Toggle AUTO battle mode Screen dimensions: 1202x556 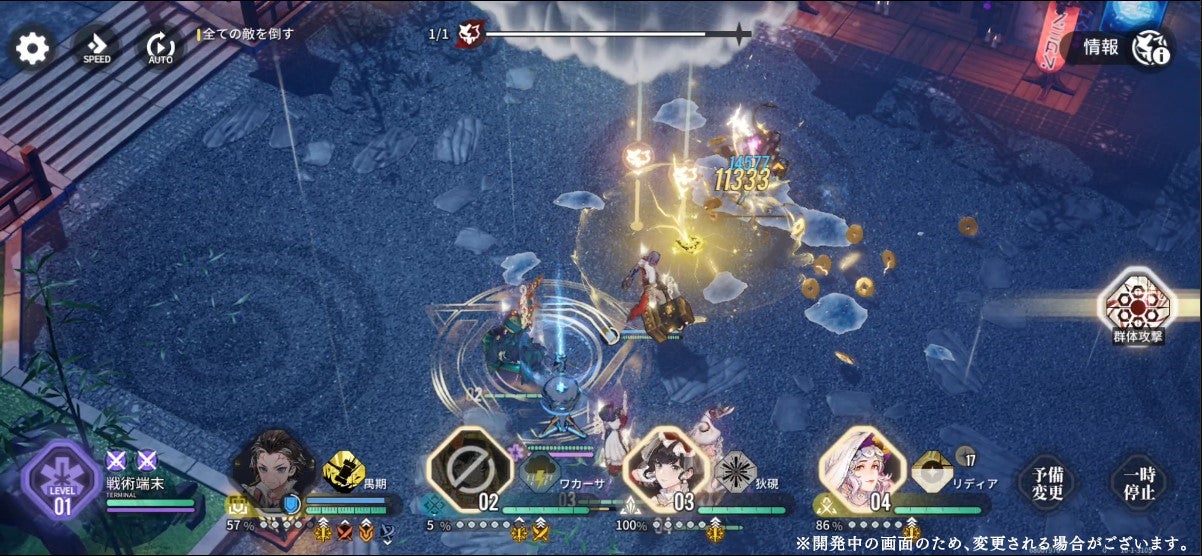(x=160, y=48)
